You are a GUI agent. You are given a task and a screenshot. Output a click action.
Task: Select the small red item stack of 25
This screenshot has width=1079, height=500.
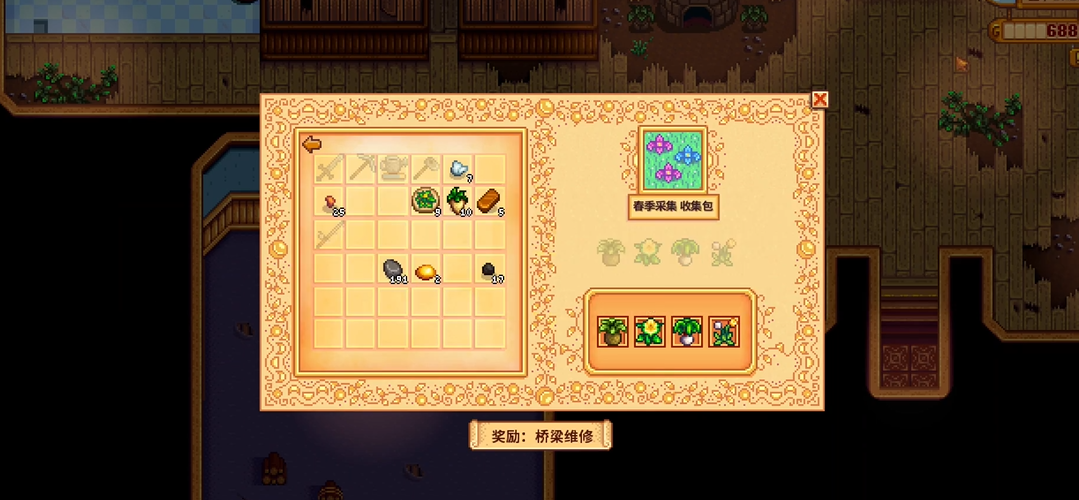330,203
